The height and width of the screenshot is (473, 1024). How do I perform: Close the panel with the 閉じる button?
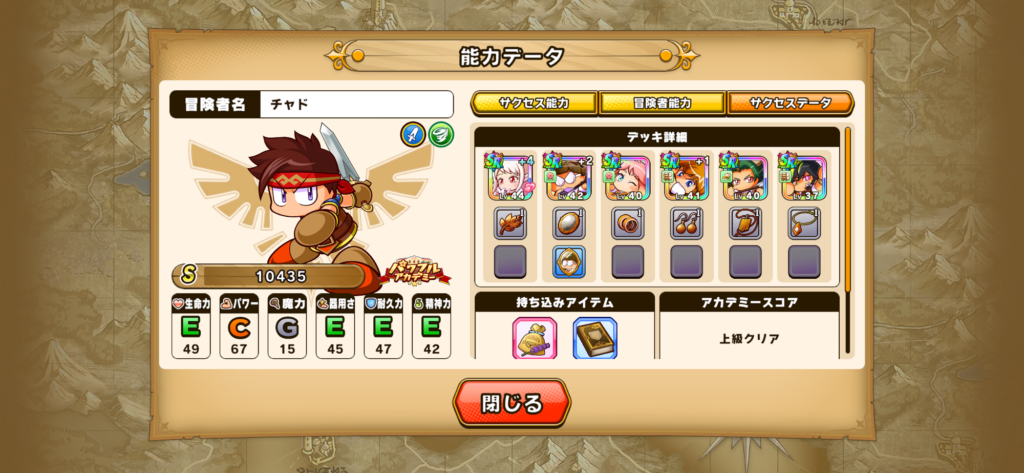click(x=512, y=404)
